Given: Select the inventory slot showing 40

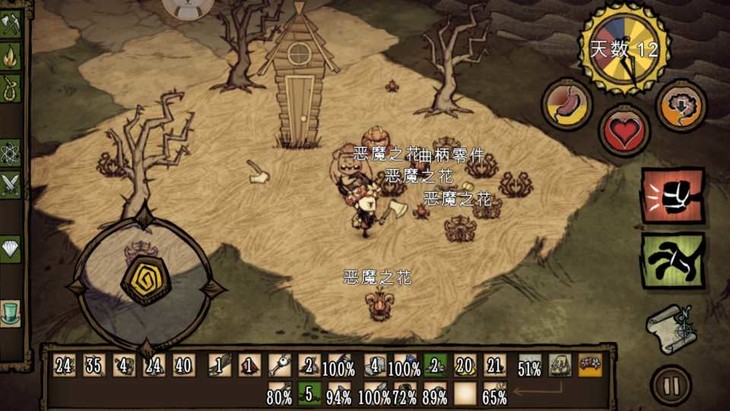Looking at the screenshot, I should [183, 366].
